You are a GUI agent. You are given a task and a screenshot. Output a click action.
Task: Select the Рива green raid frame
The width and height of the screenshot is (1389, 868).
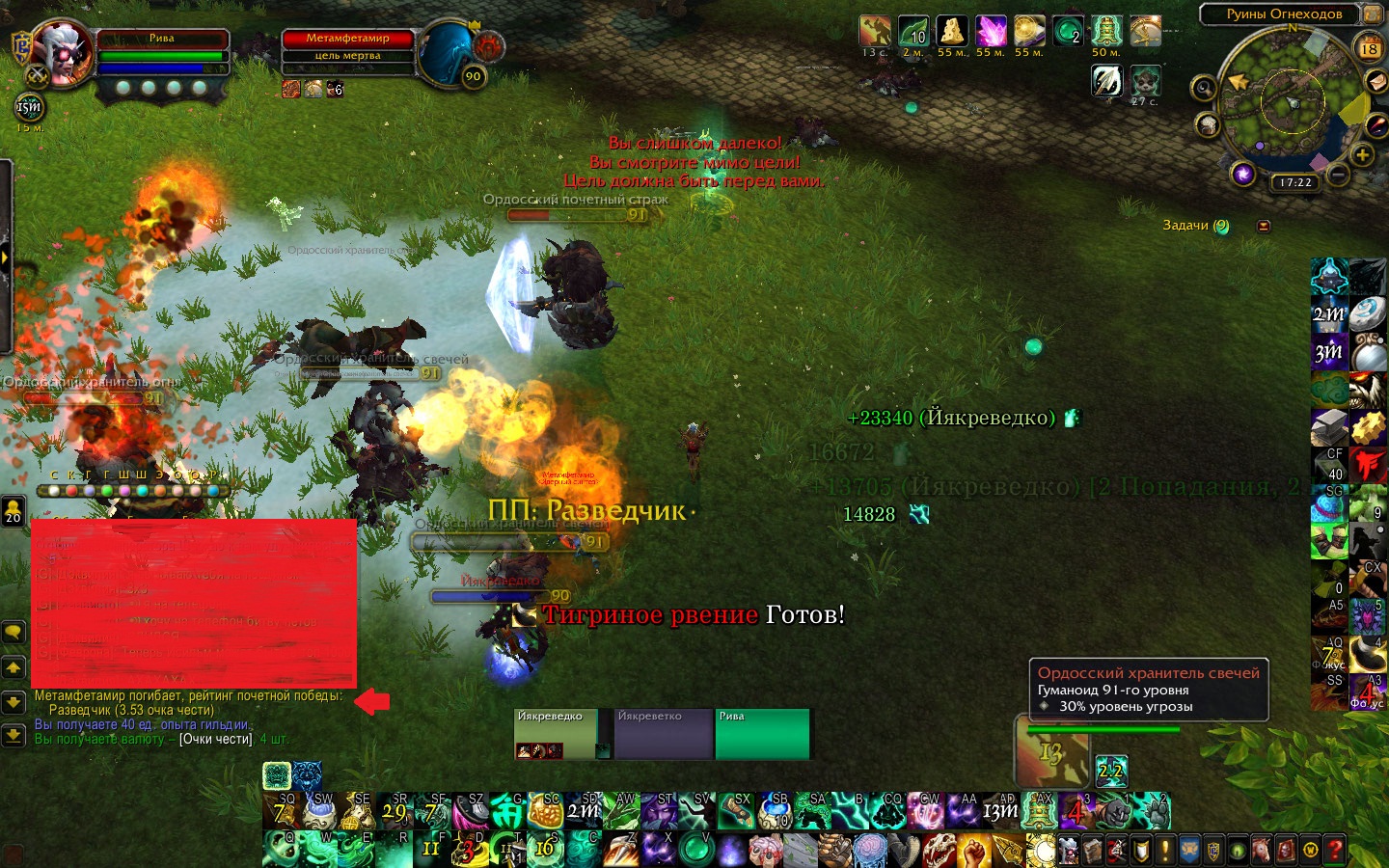click(x=762, y=735)
